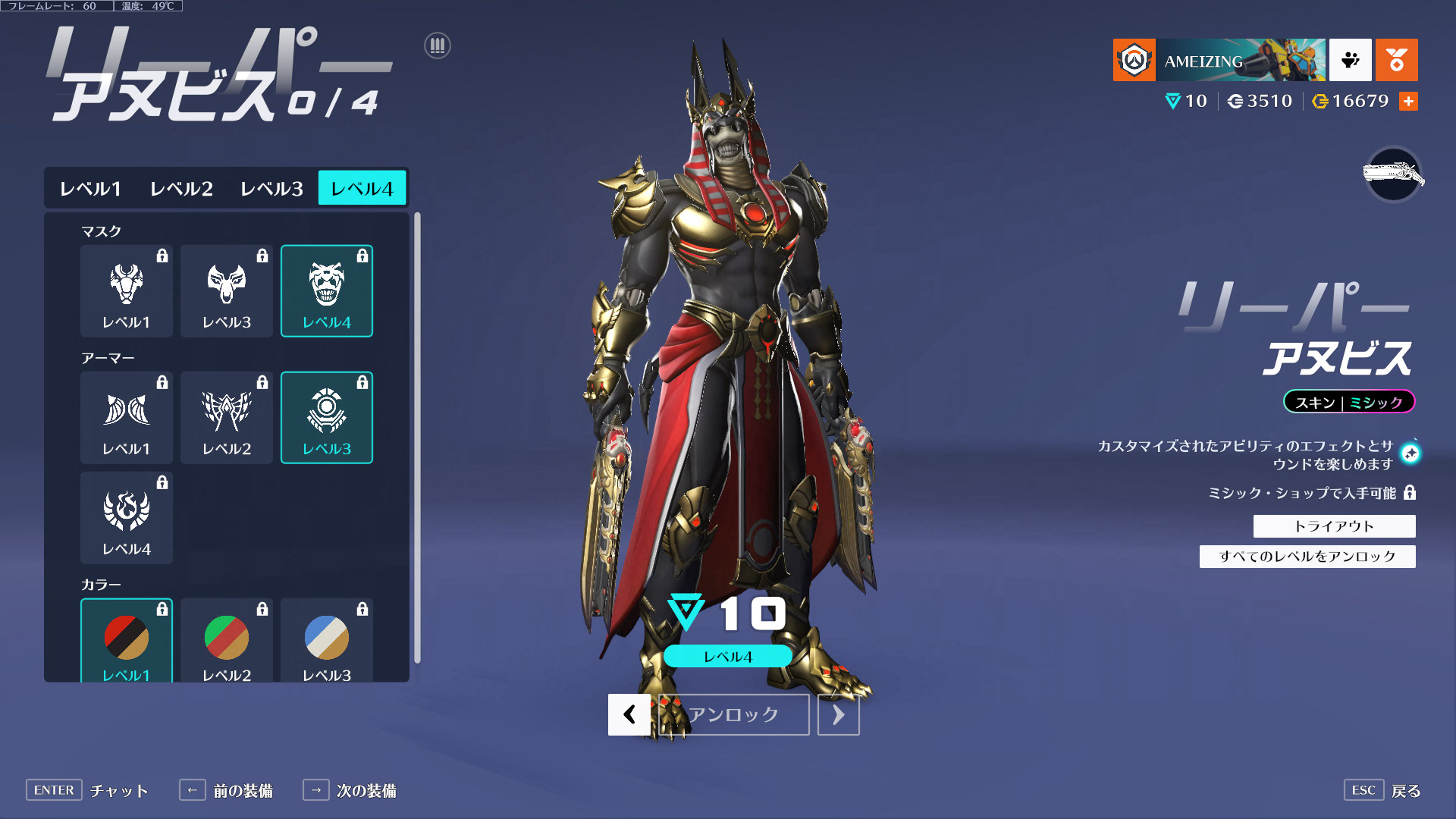The height and width of the screenshot is (819, 1456).
Task: Choose the level 4 flame armor
Action: (127, 518)
